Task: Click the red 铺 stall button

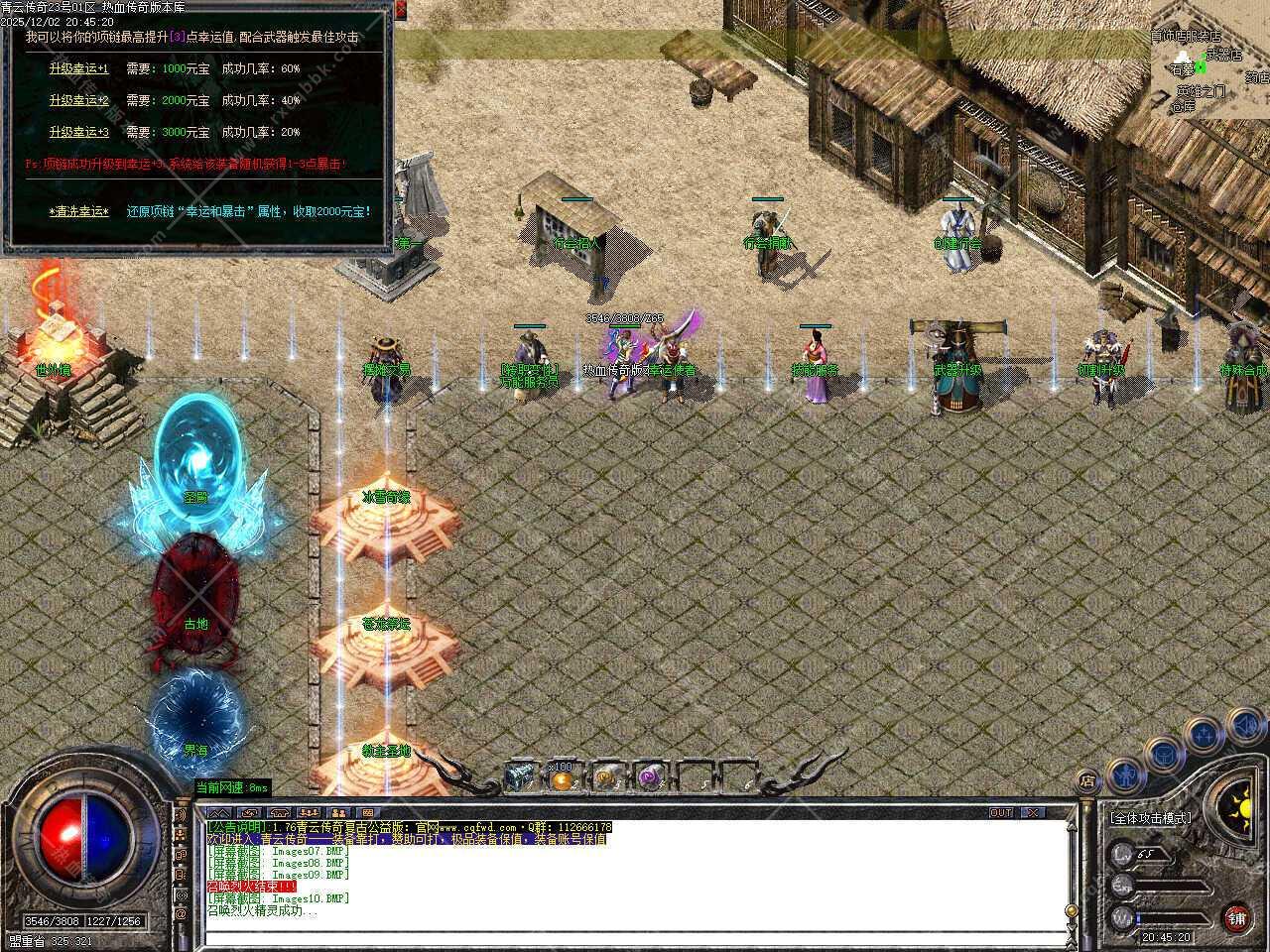Action: pyautogui.click(x=1236, y=917)
